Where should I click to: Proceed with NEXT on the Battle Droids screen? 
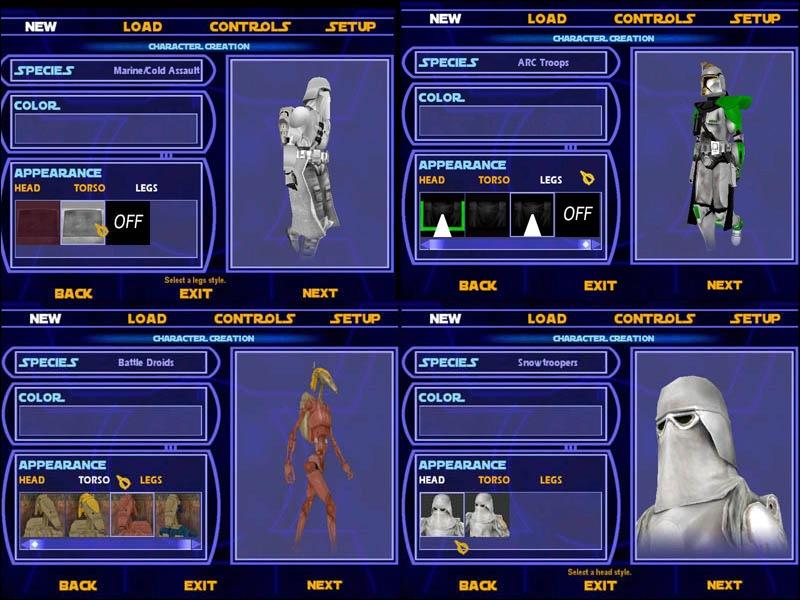click(x=324, y=585)
